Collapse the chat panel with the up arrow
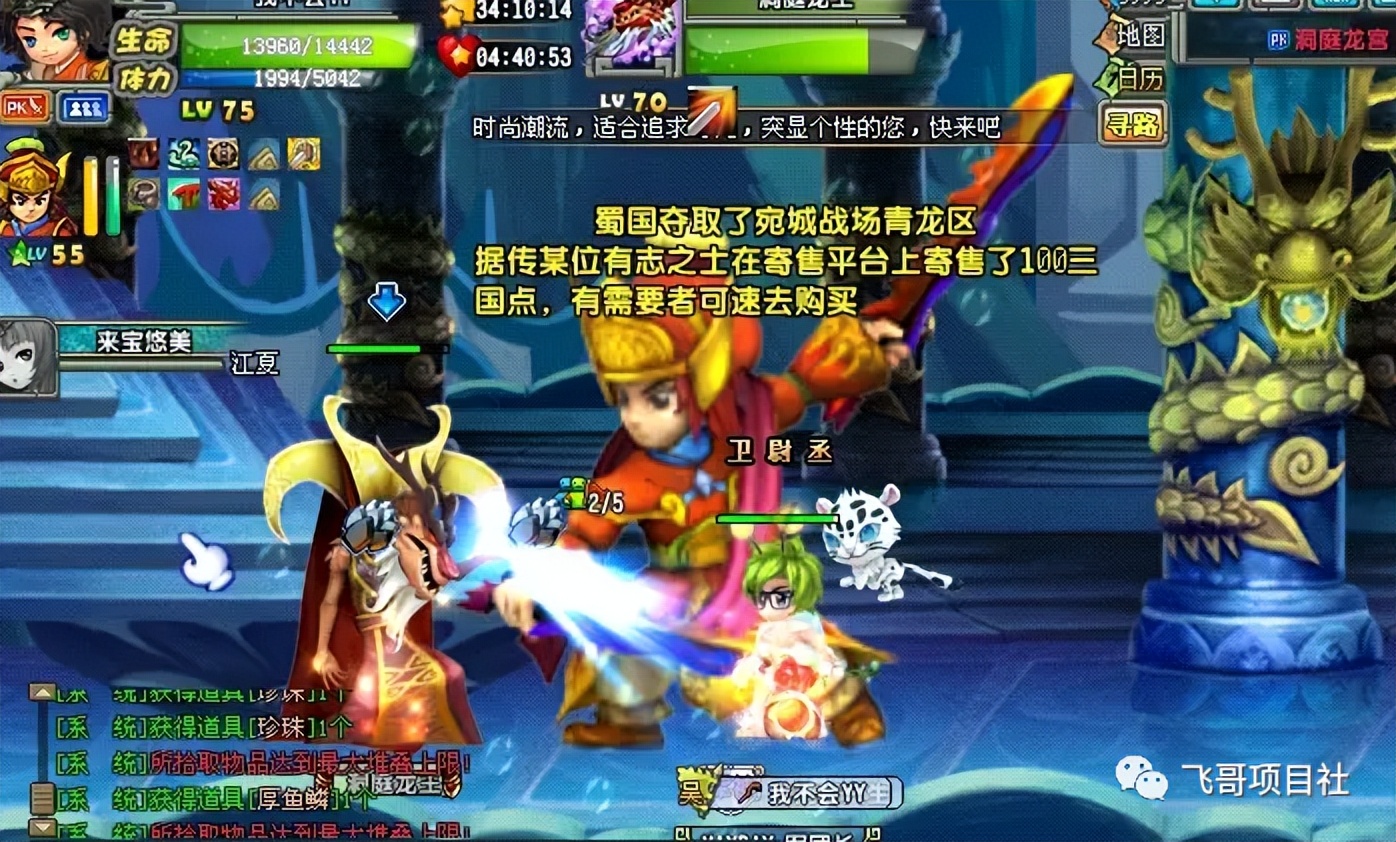 [43, 694]
